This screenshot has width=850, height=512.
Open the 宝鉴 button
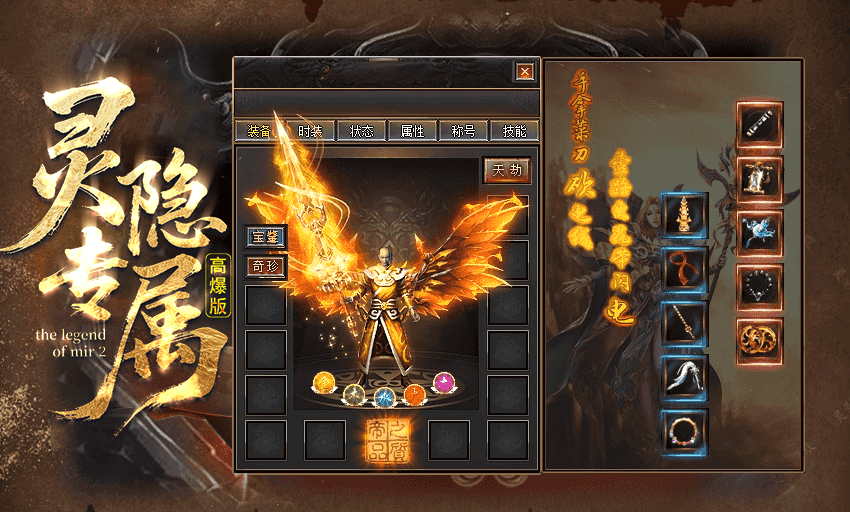coord(266,237)
